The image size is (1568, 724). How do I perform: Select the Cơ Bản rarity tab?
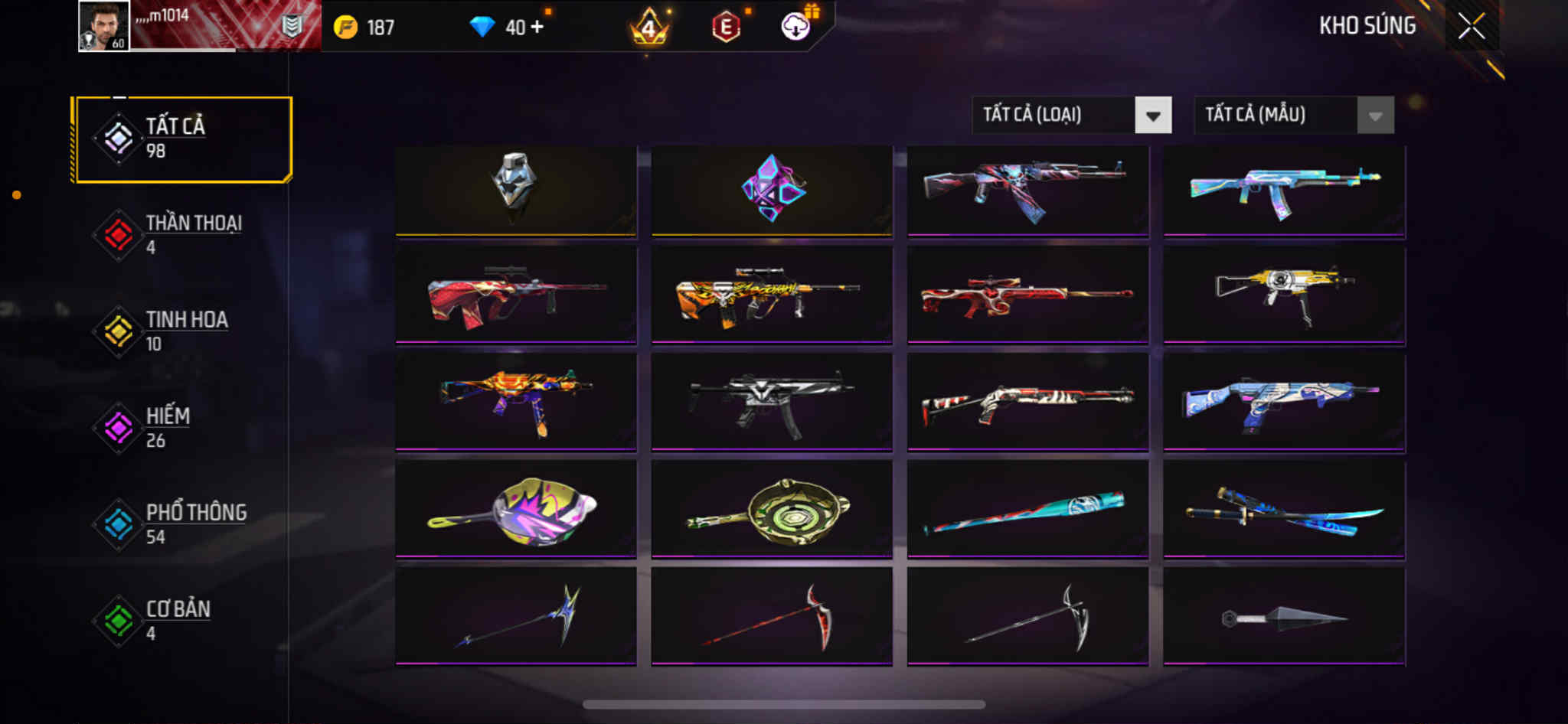tap(182, 620)
